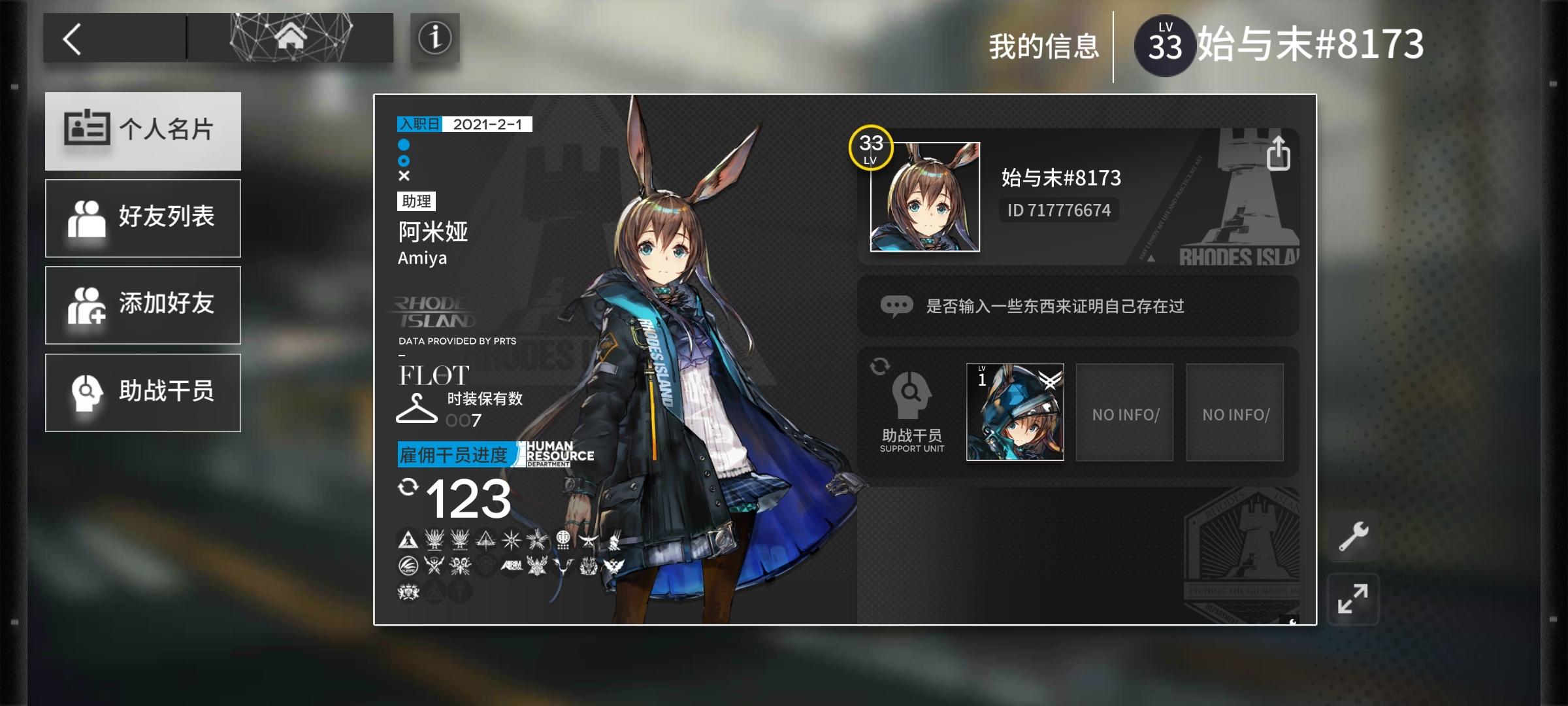
Task: Open the 添加好友 panel
Action: (142, 305)
